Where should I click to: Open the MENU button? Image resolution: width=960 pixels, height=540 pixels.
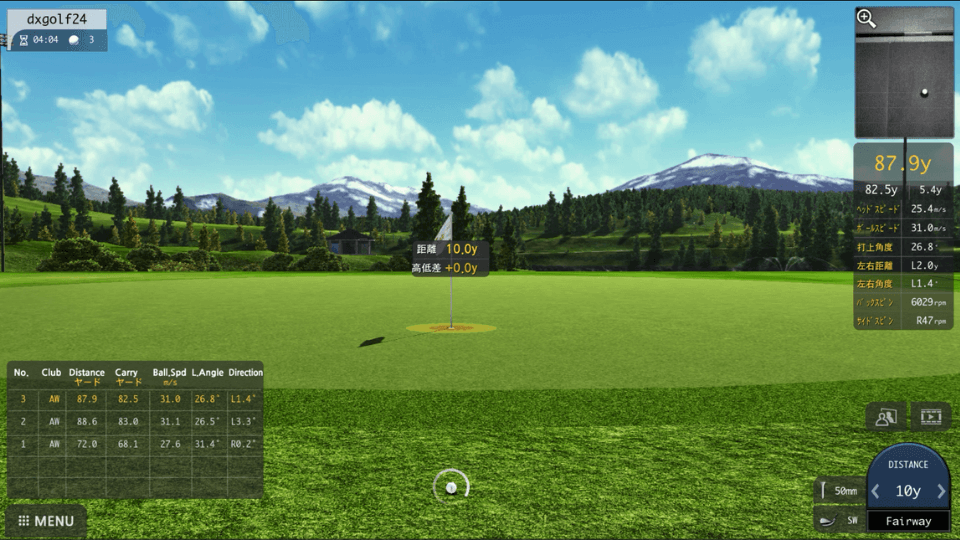[46, 521]
